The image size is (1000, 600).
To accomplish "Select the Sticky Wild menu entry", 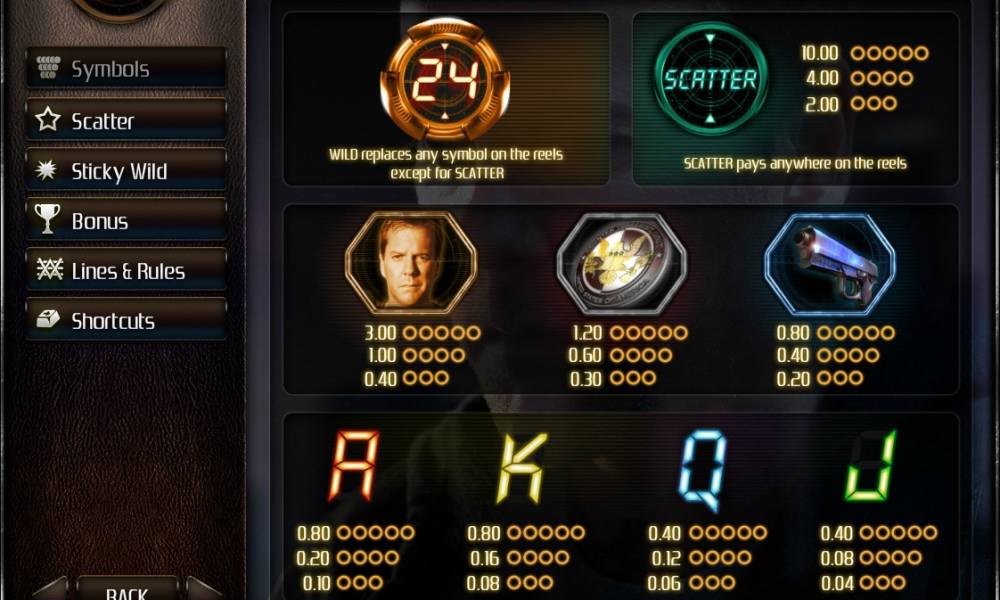I will click(125, 171).
